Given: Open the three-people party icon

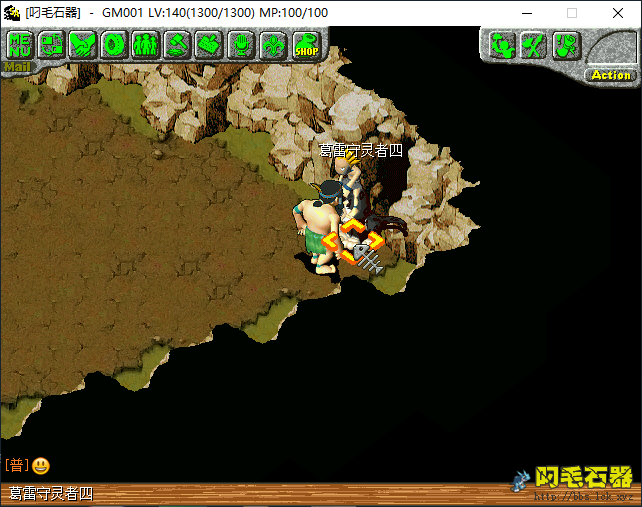Looking at the screenshot, I should pos(145,44).
